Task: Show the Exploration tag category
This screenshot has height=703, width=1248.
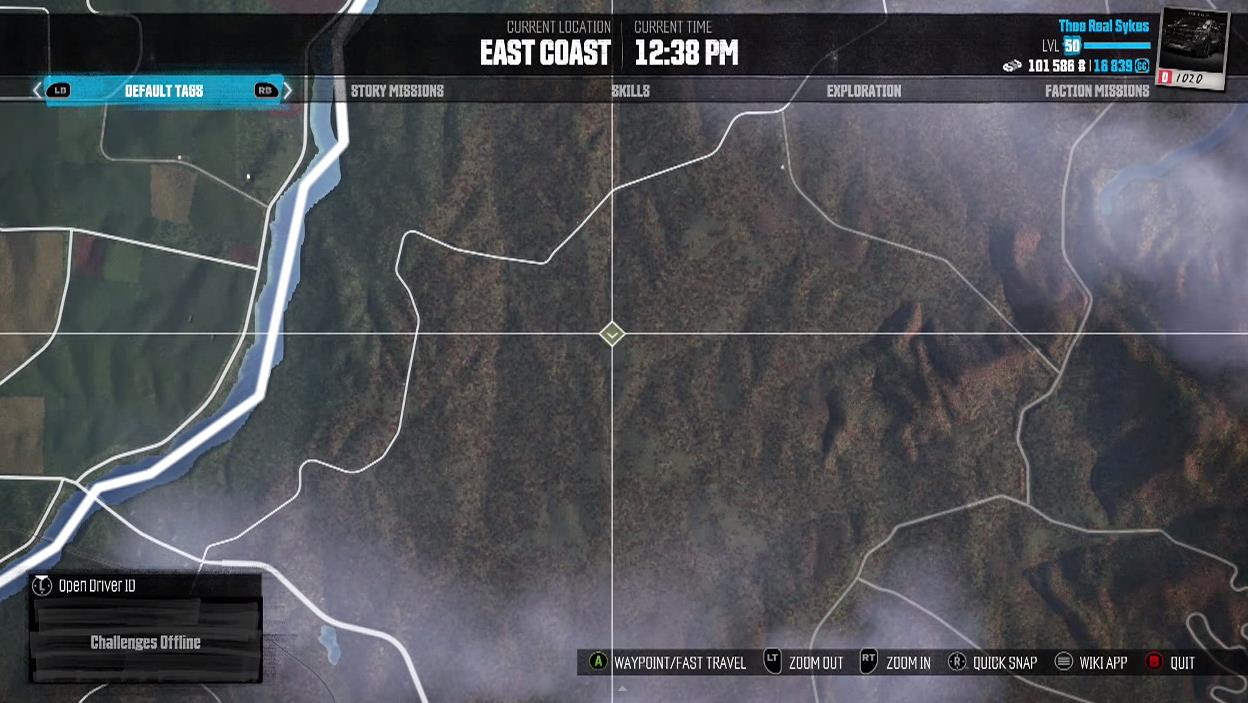Action: [863, 91]
